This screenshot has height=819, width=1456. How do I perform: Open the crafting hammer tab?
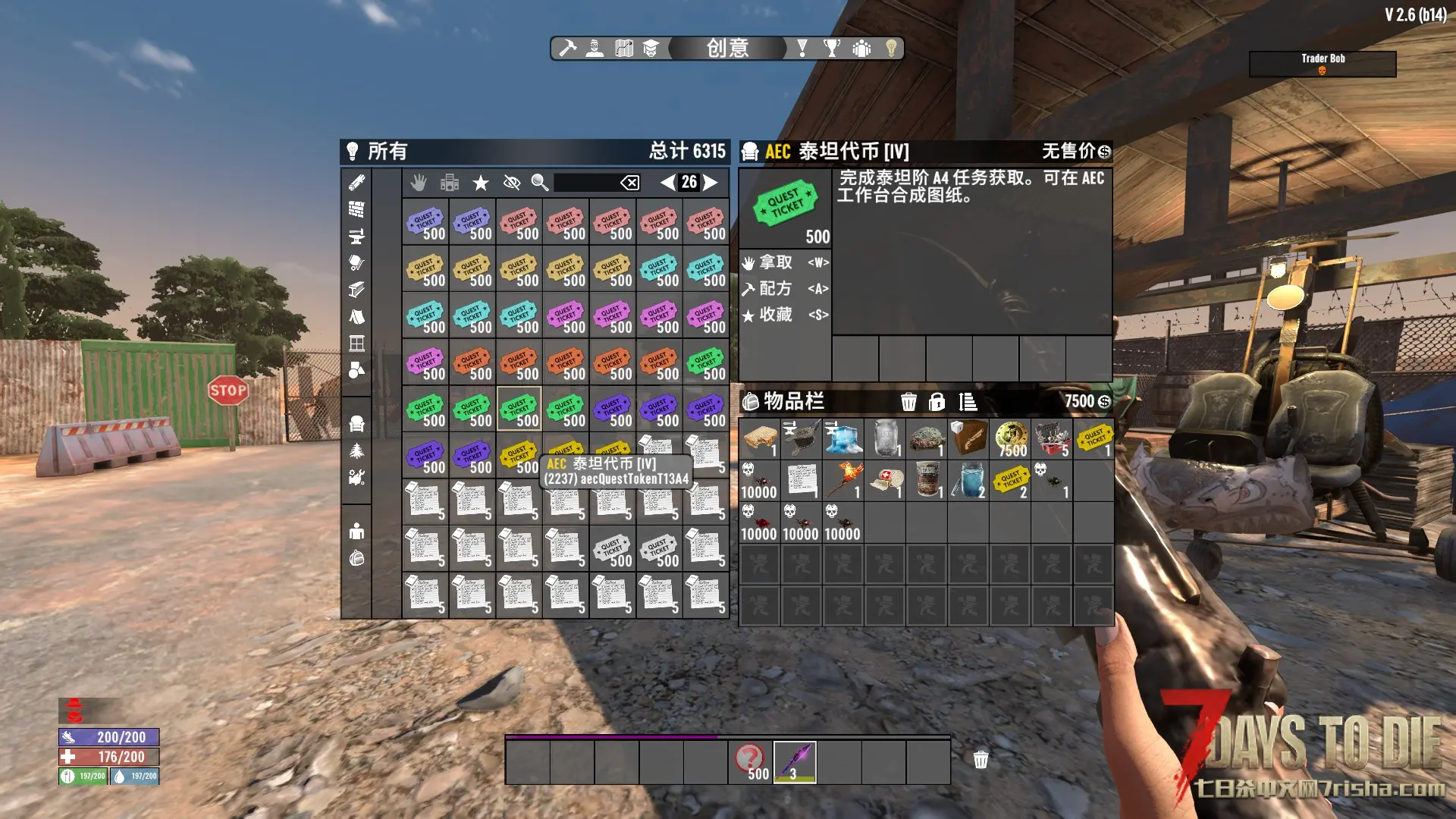567,49
